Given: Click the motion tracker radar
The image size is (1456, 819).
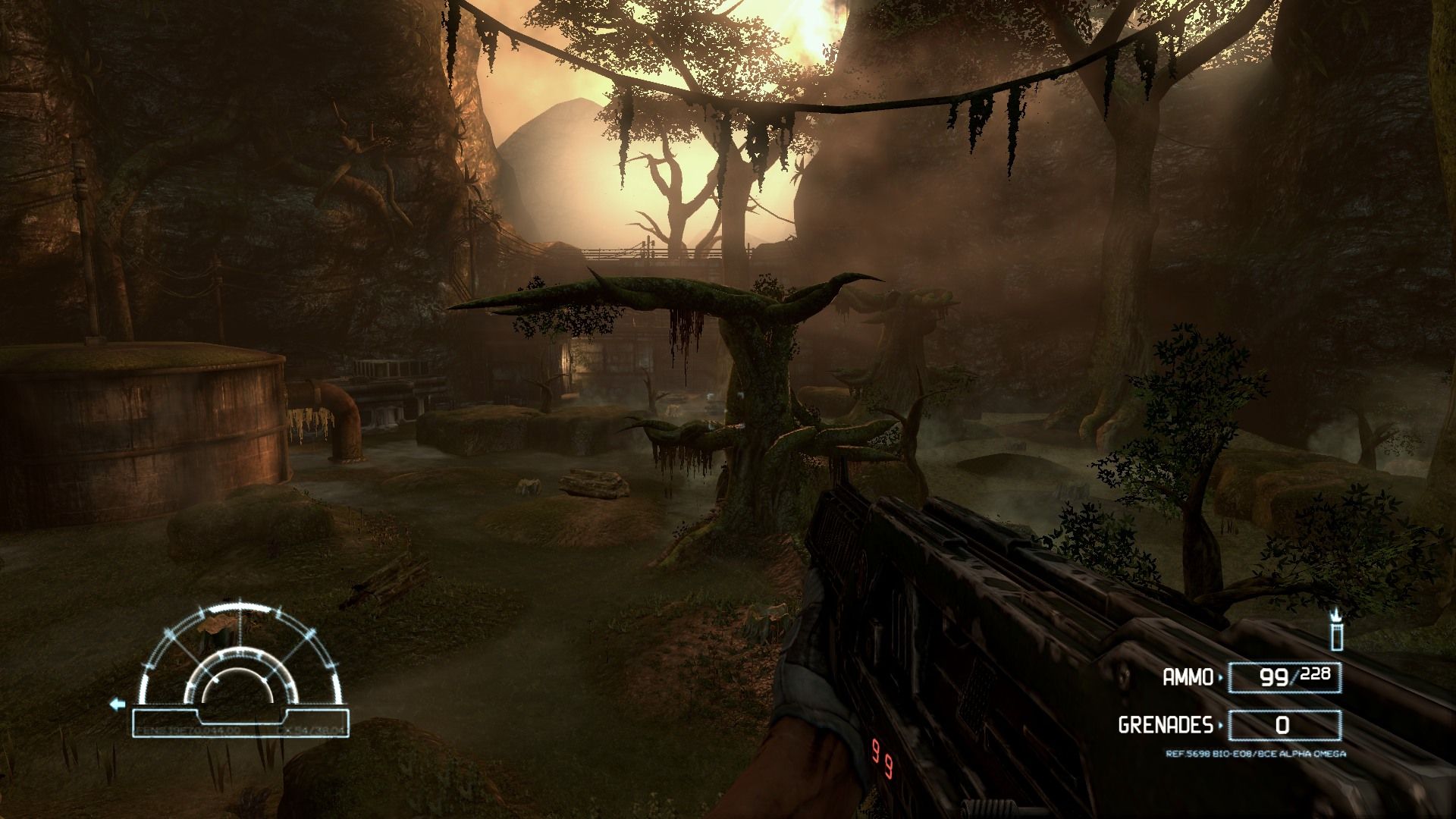Looking at the screenshot, I should pos(240,660).
